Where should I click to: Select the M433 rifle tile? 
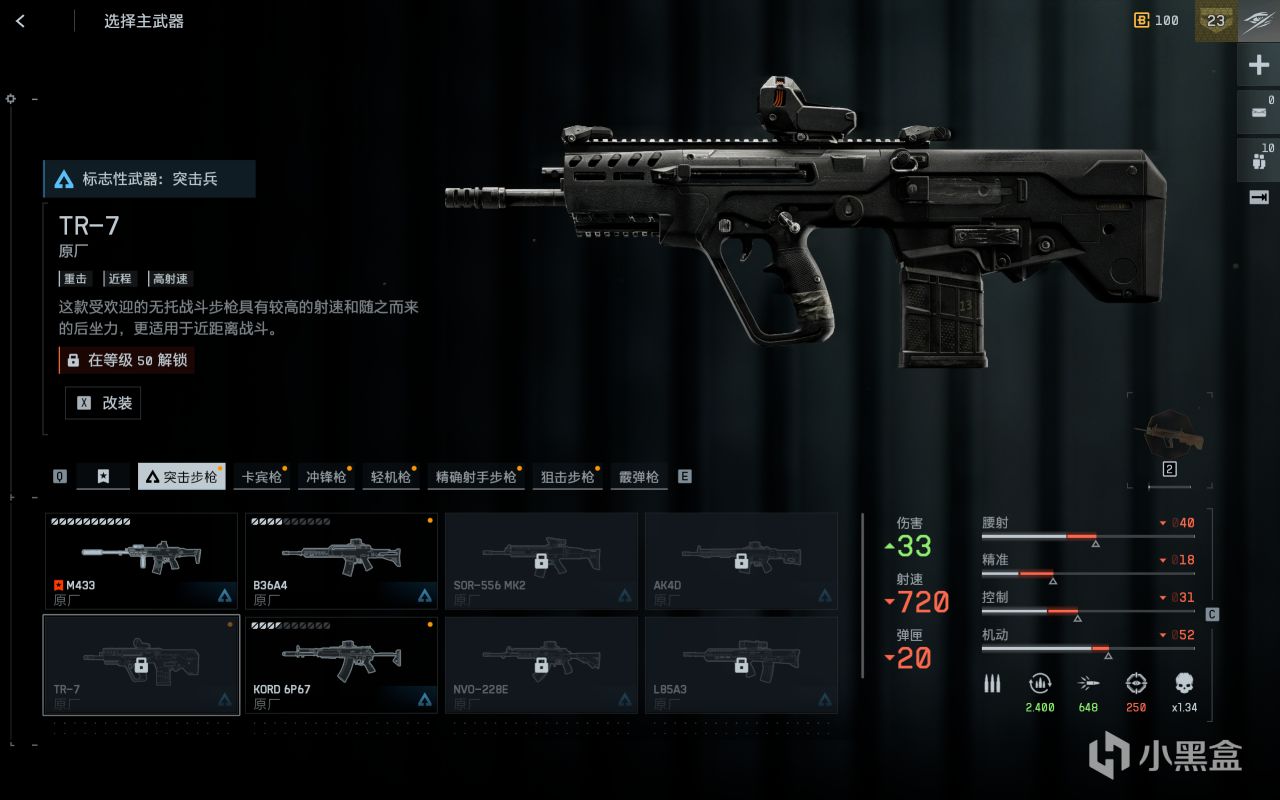point(141,561)
